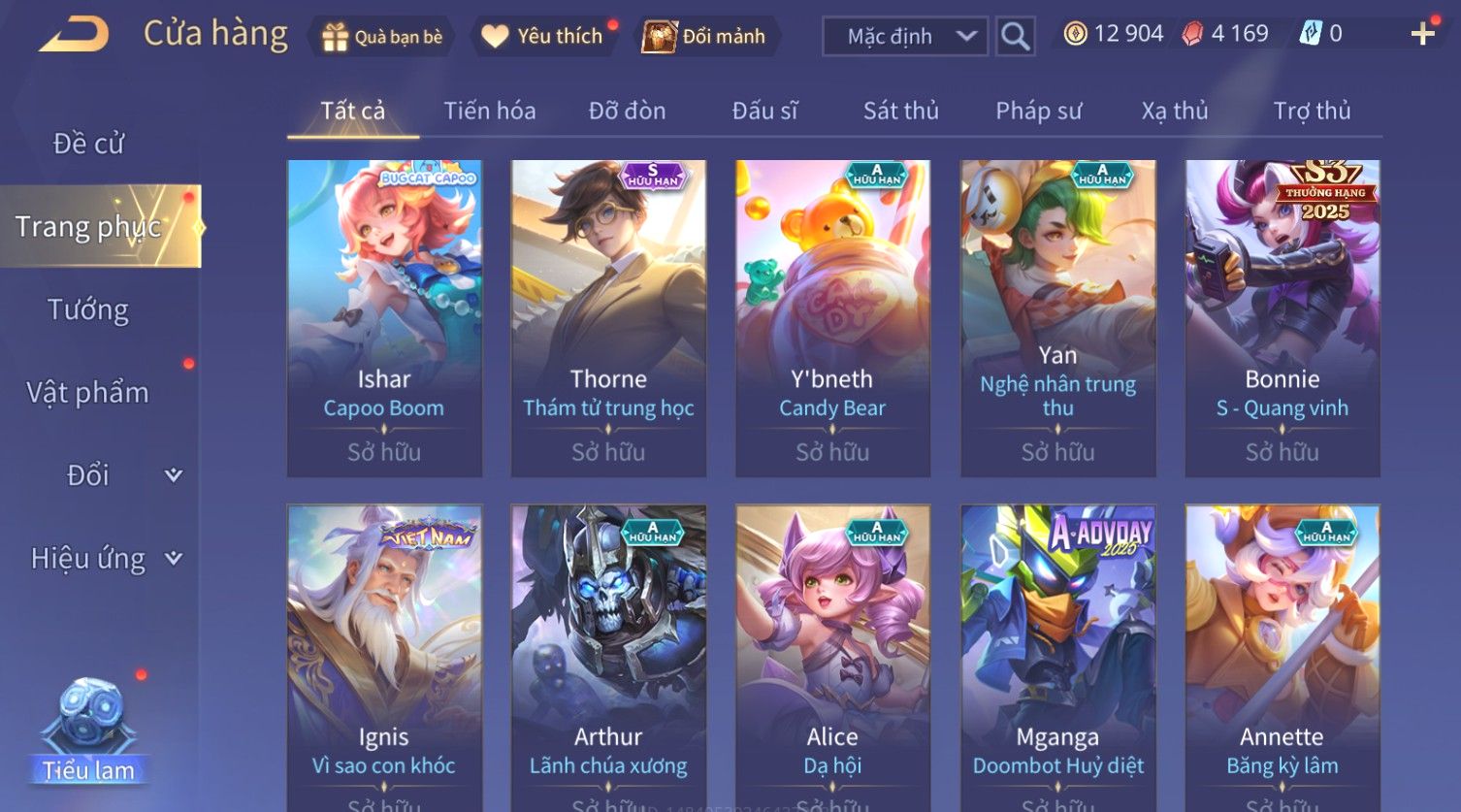Open the Yêu thích favorites list
The image size is (1461, 812).
[543, 37]
